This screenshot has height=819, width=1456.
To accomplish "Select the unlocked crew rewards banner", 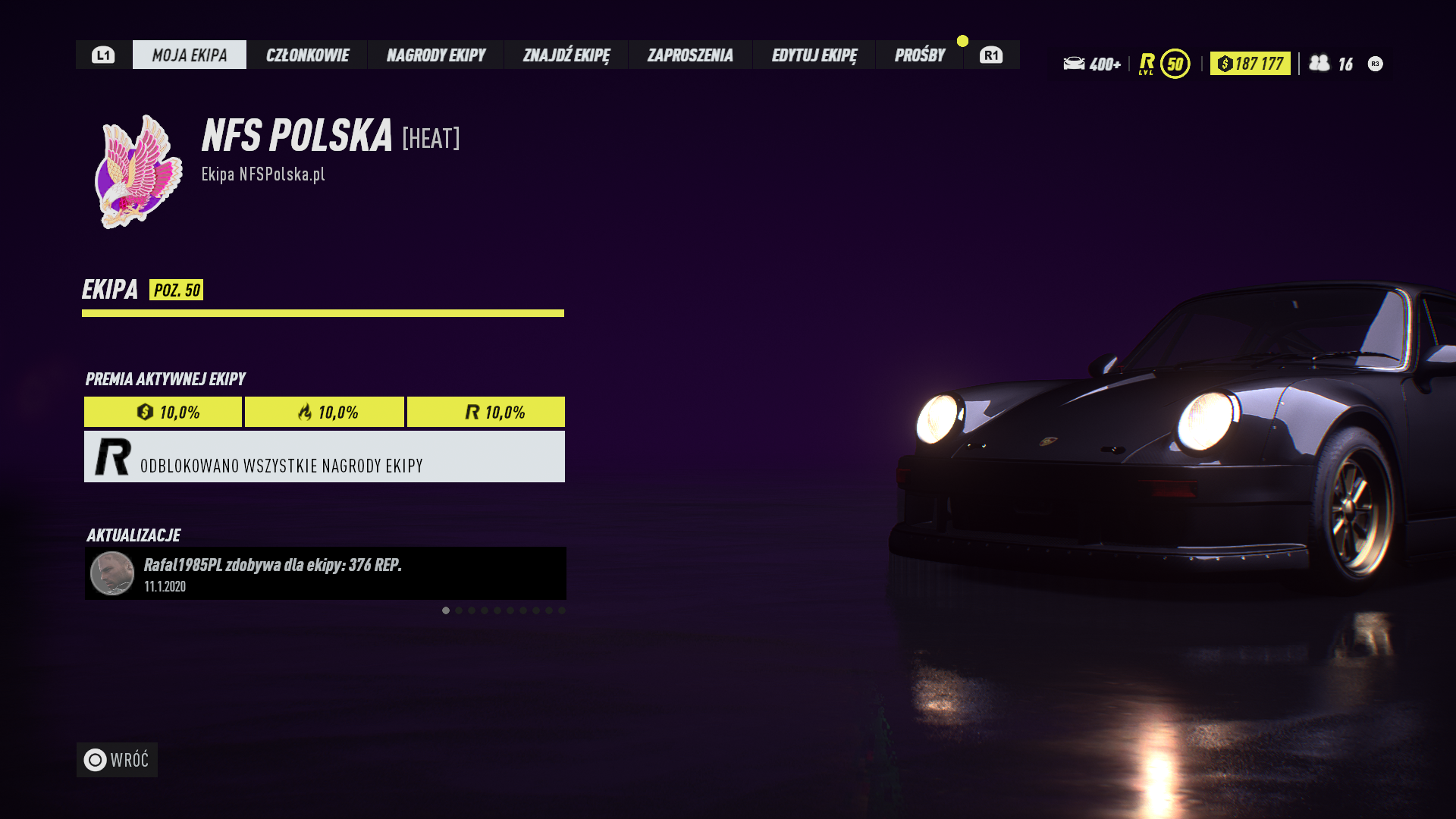I will click(x=325, y=457).
